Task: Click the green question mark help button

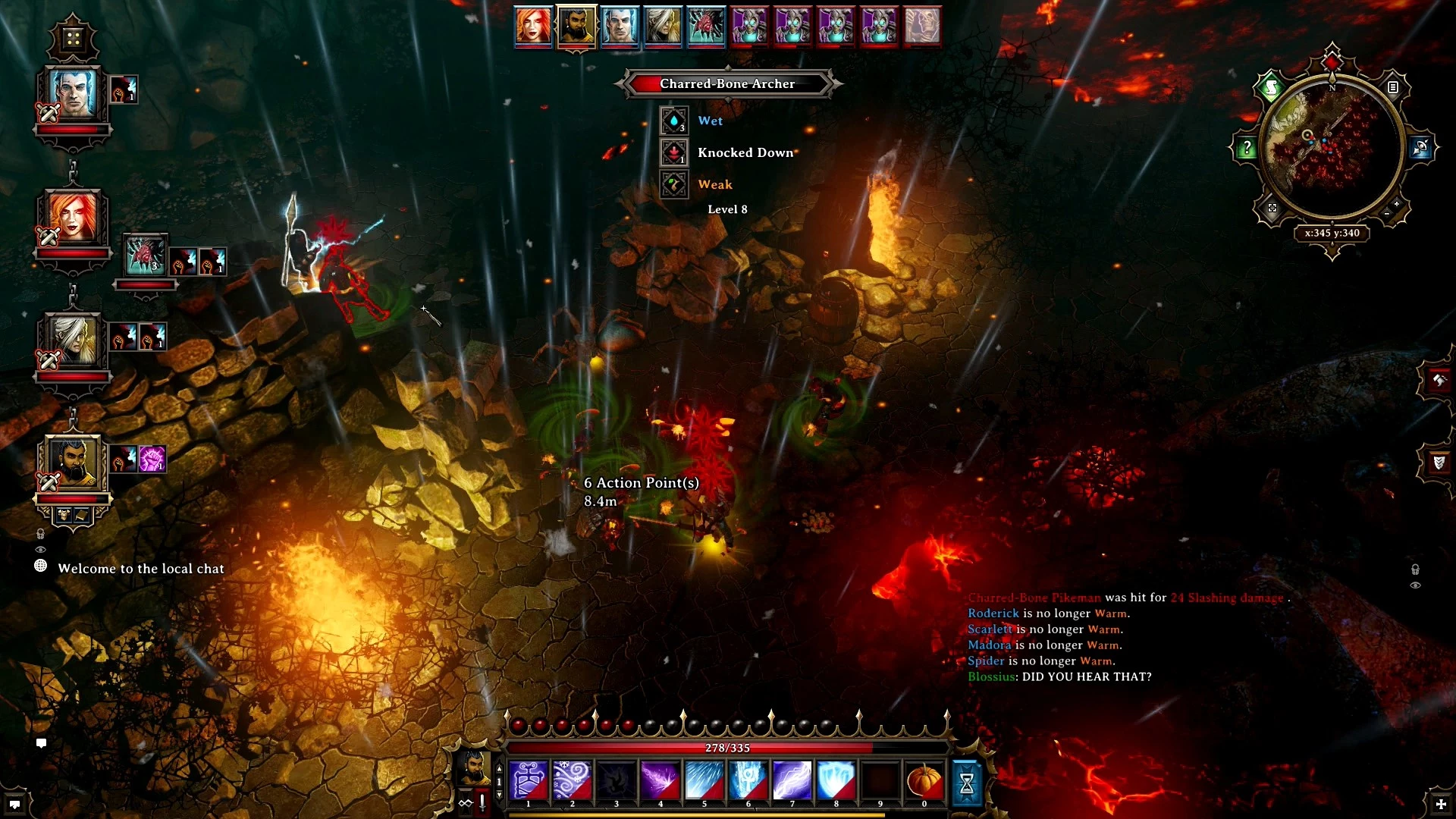Action: [1247, 148]
